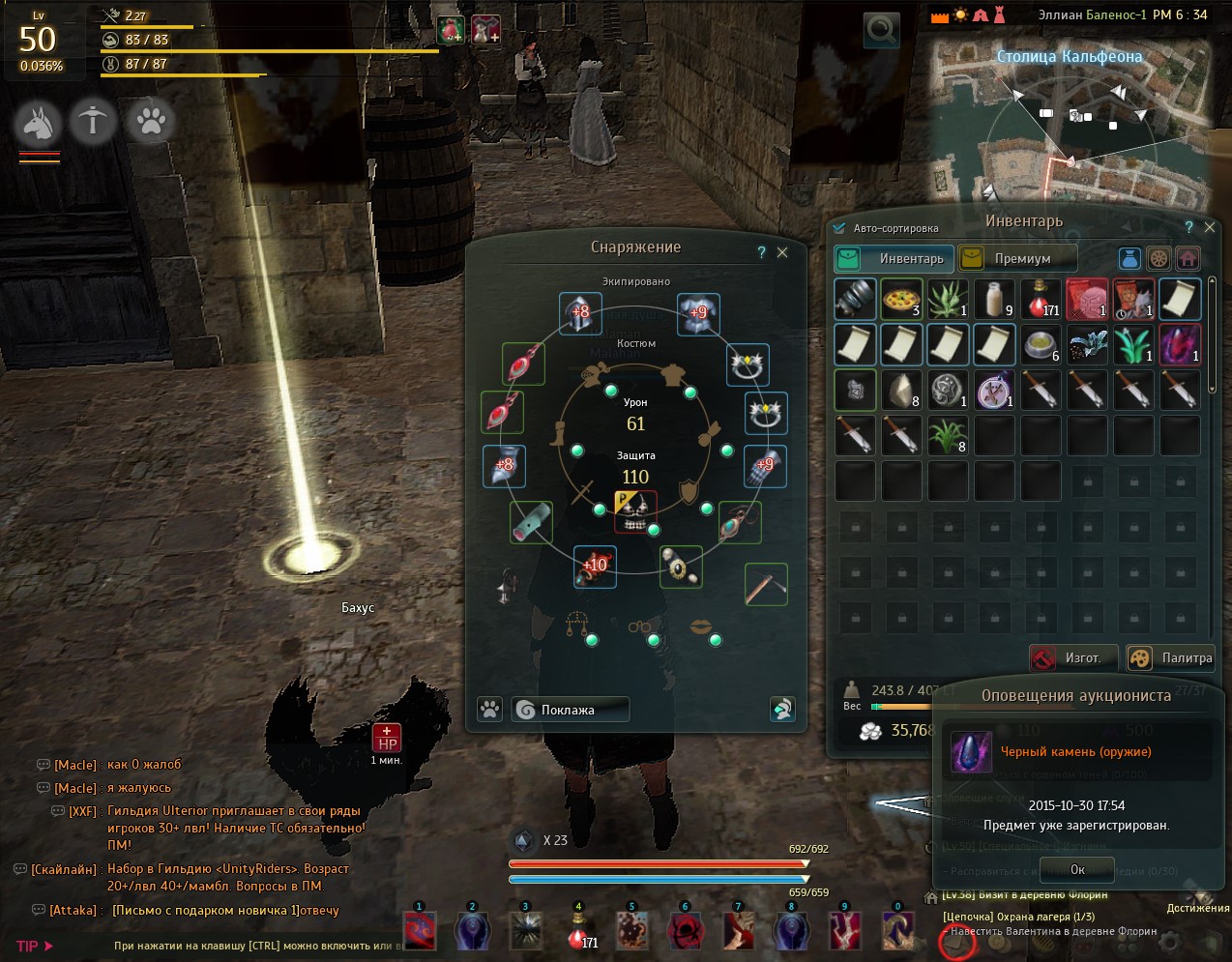
Task: Open the Поклажа mount storage button
Action: tap(571, 710)
